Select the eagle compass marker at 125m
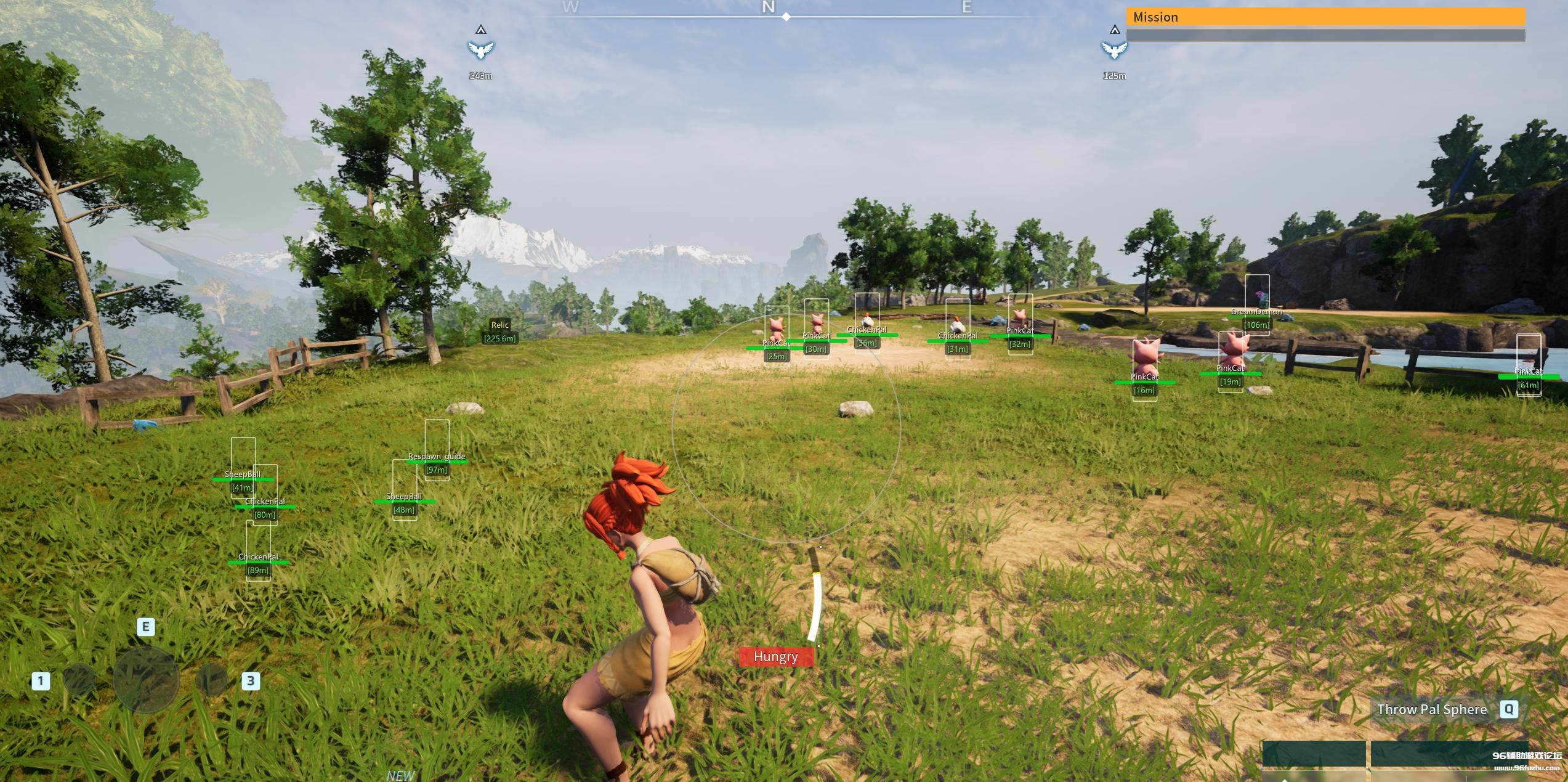This screenshot has height=782, width=1568. [1113, 49]
